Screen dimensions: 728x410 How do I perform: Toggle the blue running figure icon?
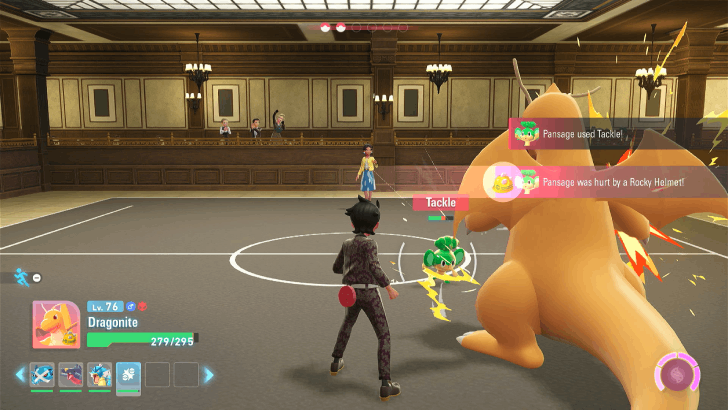pyautogui.click(x=20, y=275)
